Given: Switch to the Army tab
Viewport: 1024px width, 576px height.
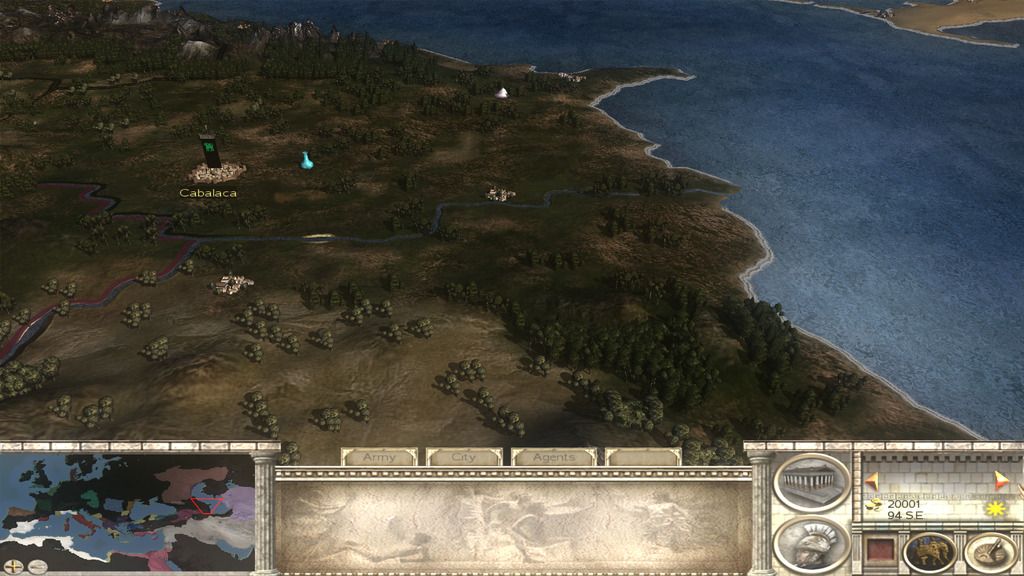Looking at the screenshot, I should tap(379, 457).
